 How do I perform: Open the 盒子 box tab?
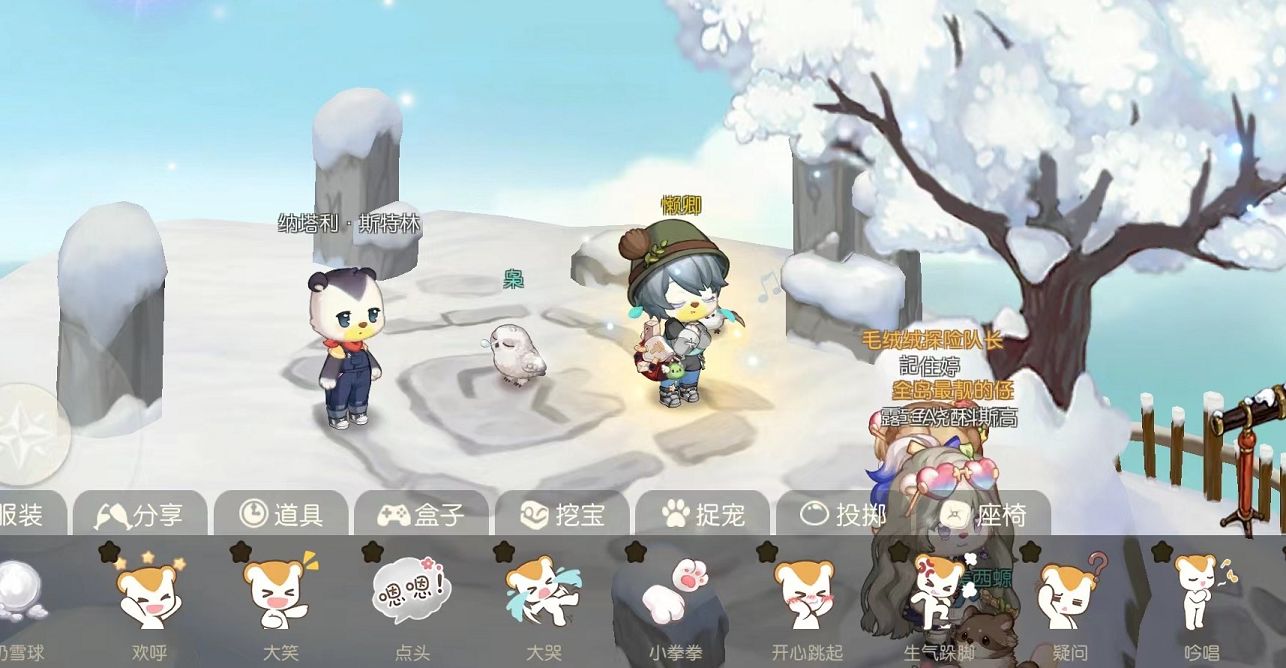pyautogui.click(x=421, y=515)
